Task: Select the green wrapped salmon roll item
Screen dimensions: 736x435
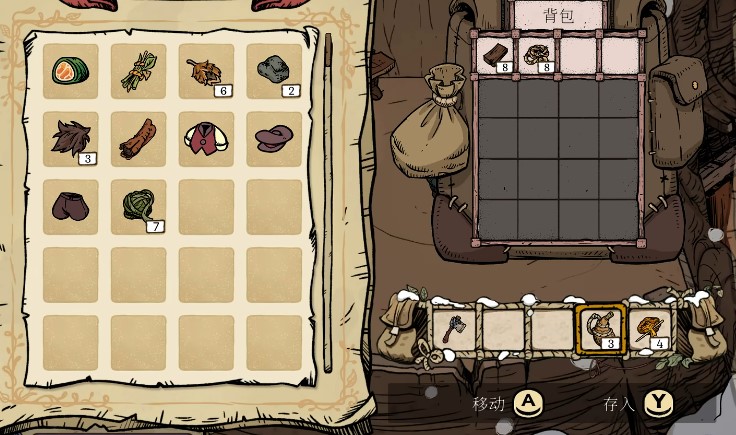Action: [71, 70]
